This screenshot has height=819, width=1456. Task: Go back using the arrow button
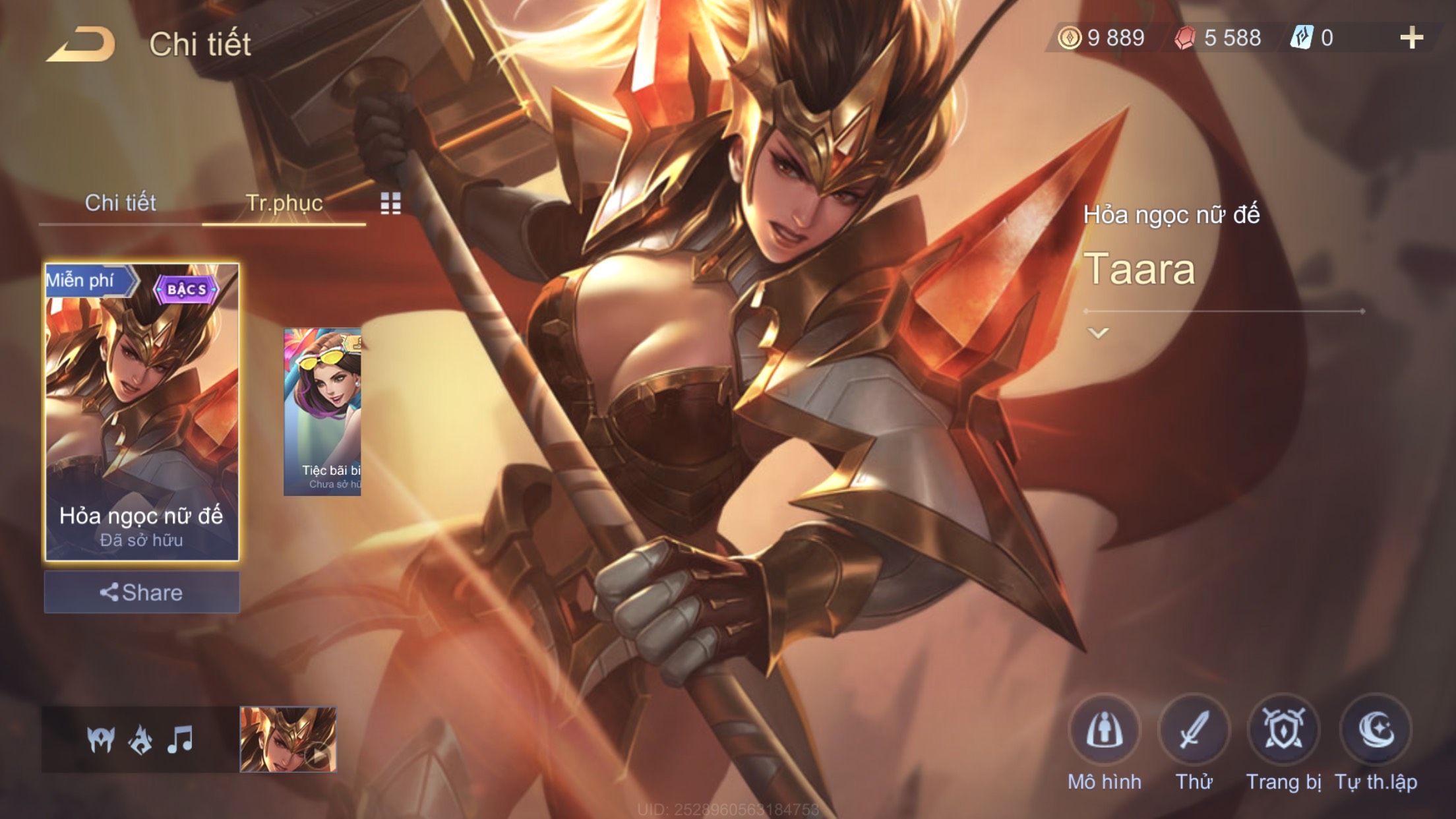(82, 45)
